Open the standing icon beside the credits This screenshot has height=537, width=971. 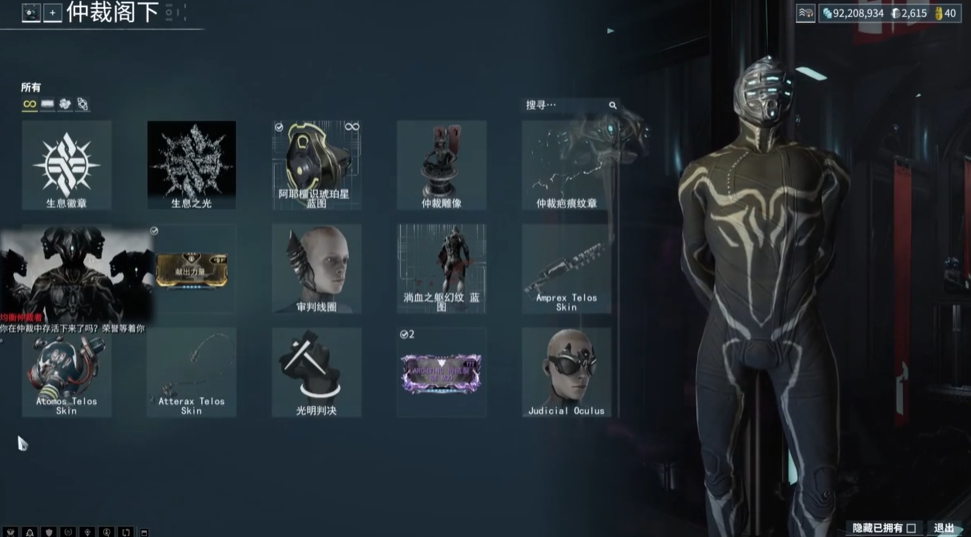(x=806, y=13)
